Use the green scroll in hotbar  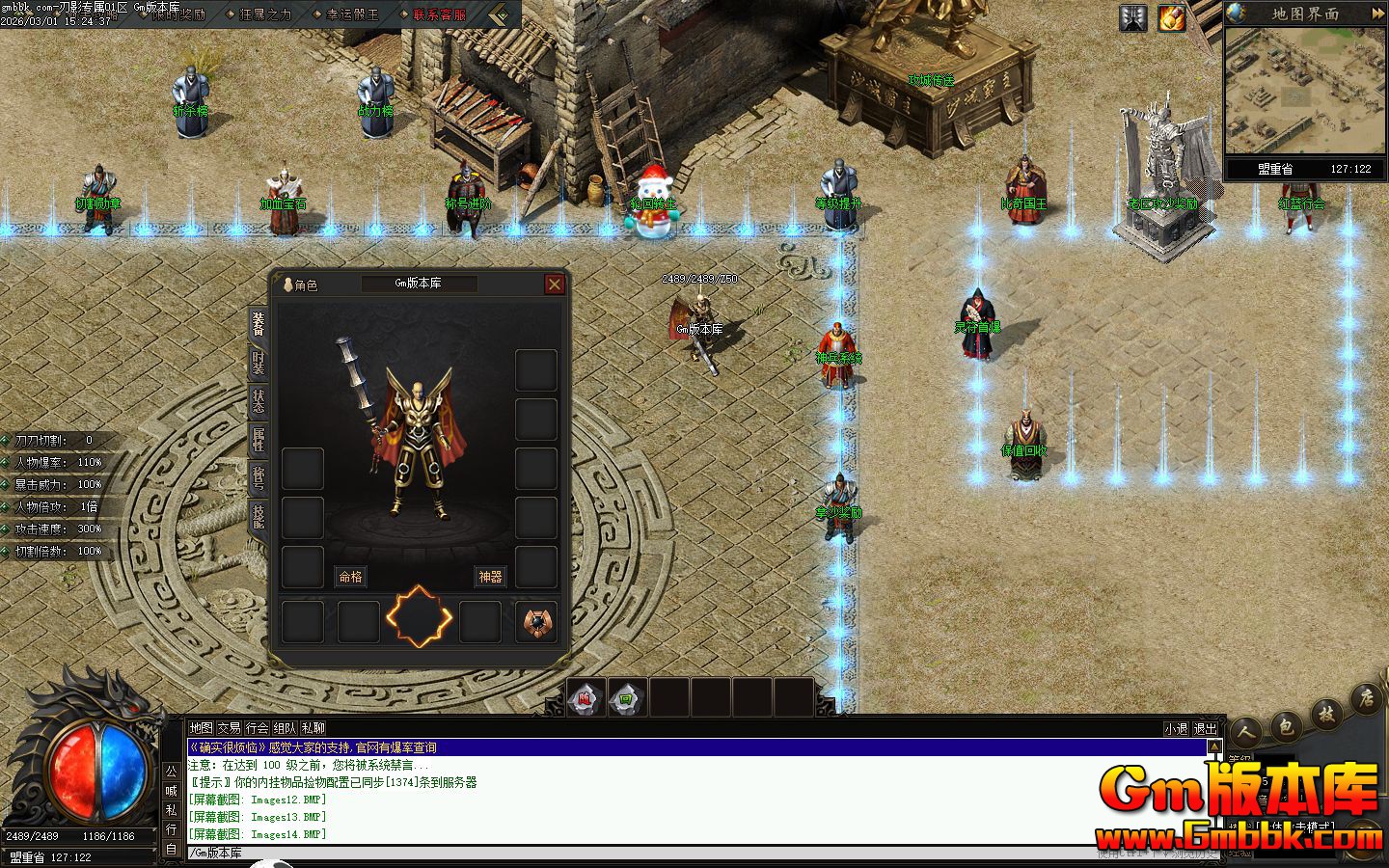click(627, 697)
